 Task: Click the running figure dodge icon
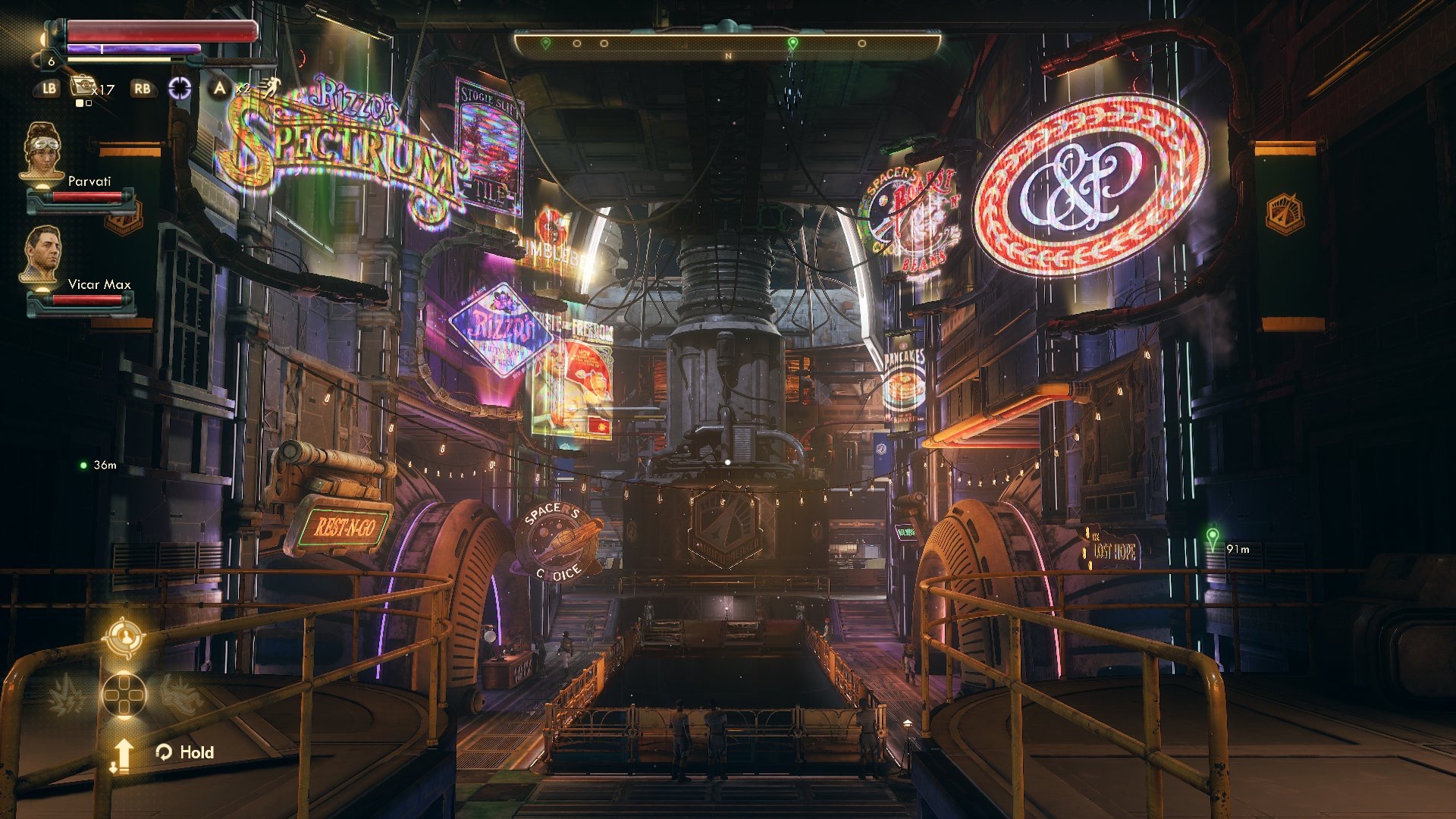click(x=265, y=88)
